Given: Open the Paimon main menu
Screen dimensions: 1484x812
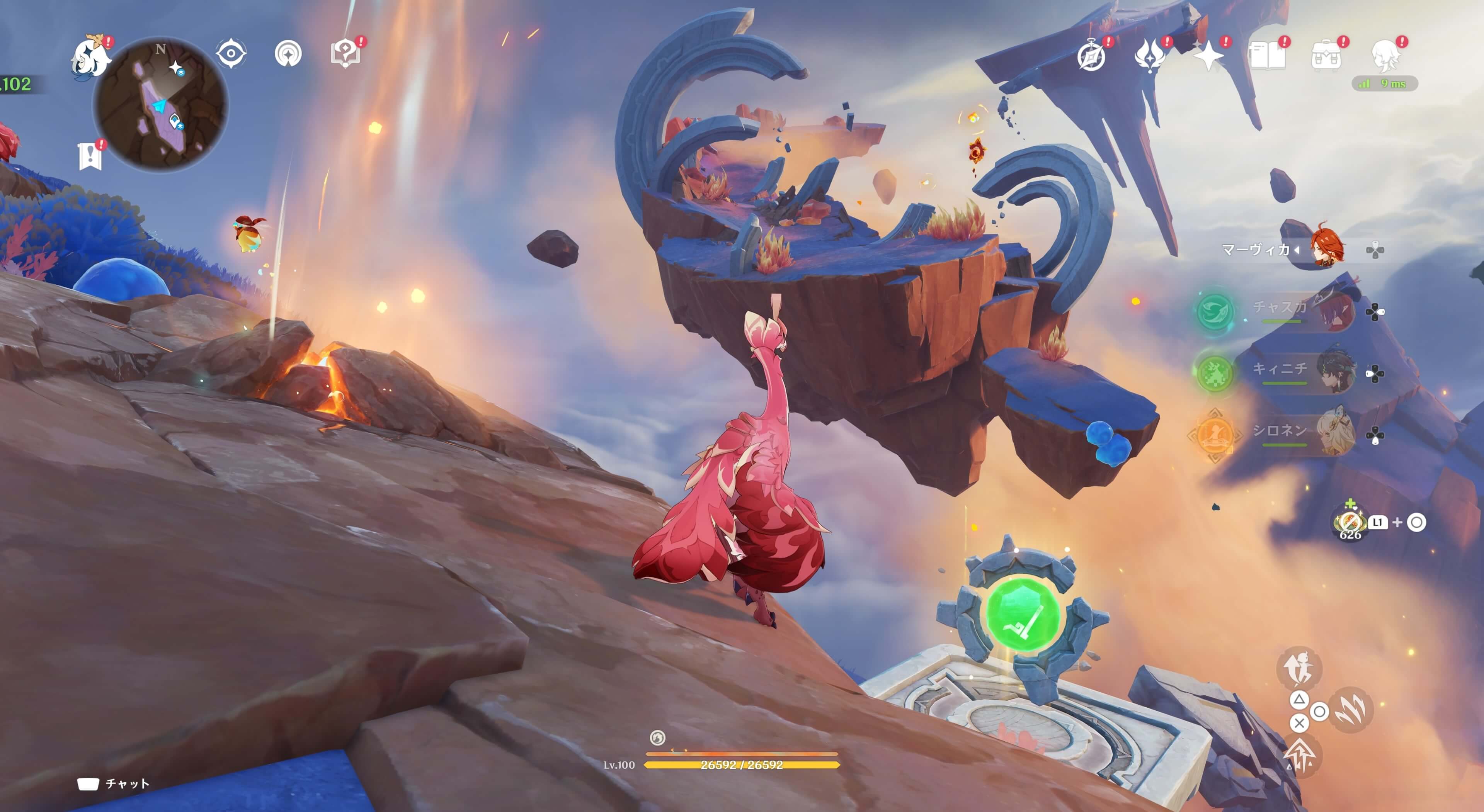Looking at the screenshot, I should [90, 56].
